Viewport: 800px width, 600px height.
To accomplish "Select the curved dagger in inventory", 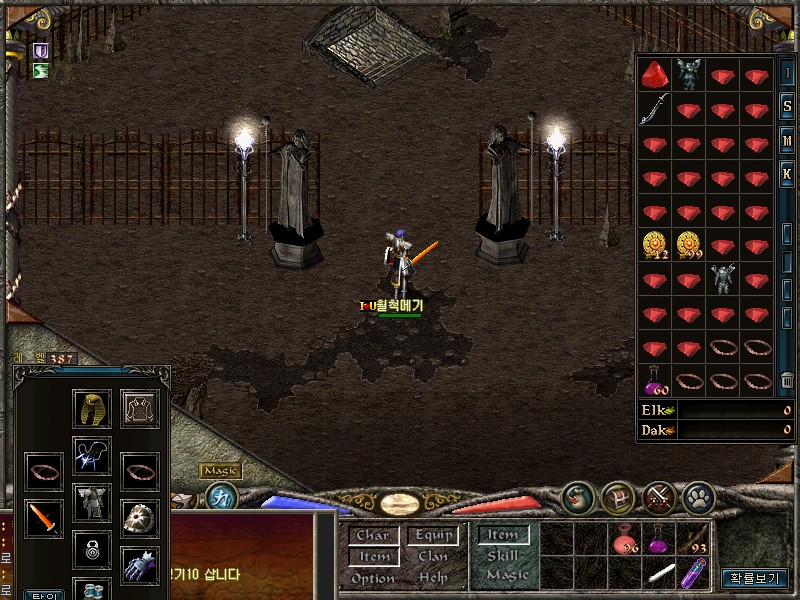I will point(655,108).
